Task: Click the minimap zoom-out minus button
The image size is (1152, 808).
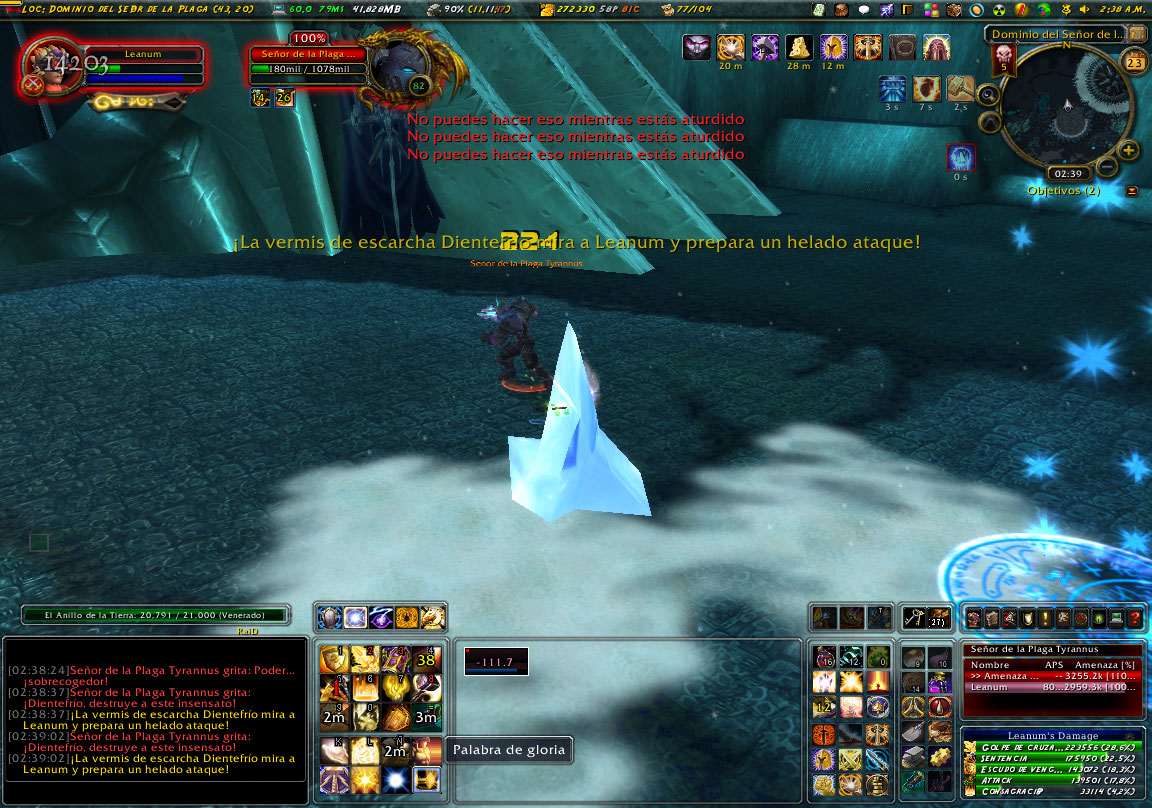Action: [x=1107, y=167]
